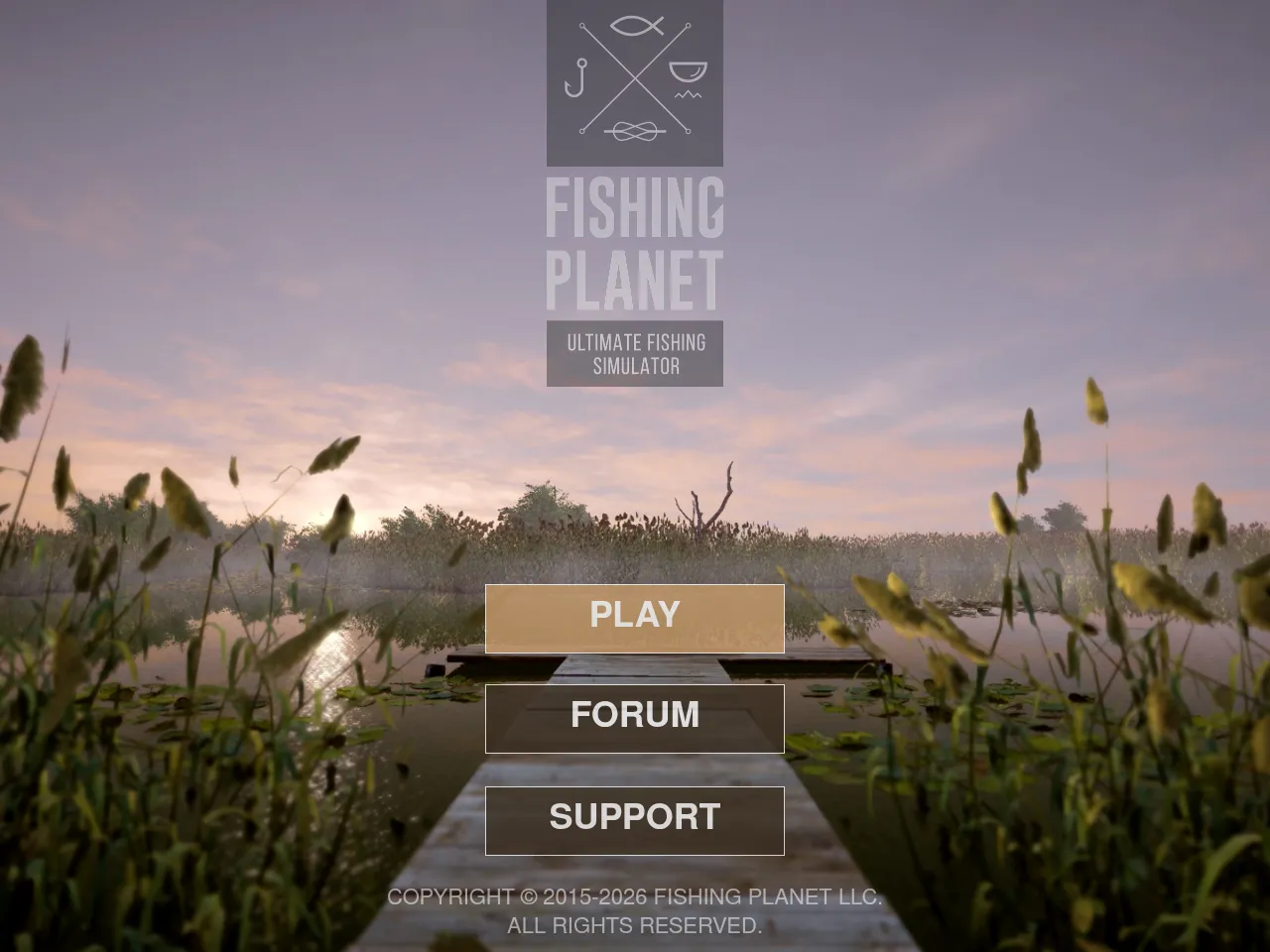Click the knot icon at the logo bottom
Screen dimensions: 1270x952
(636, 131)
